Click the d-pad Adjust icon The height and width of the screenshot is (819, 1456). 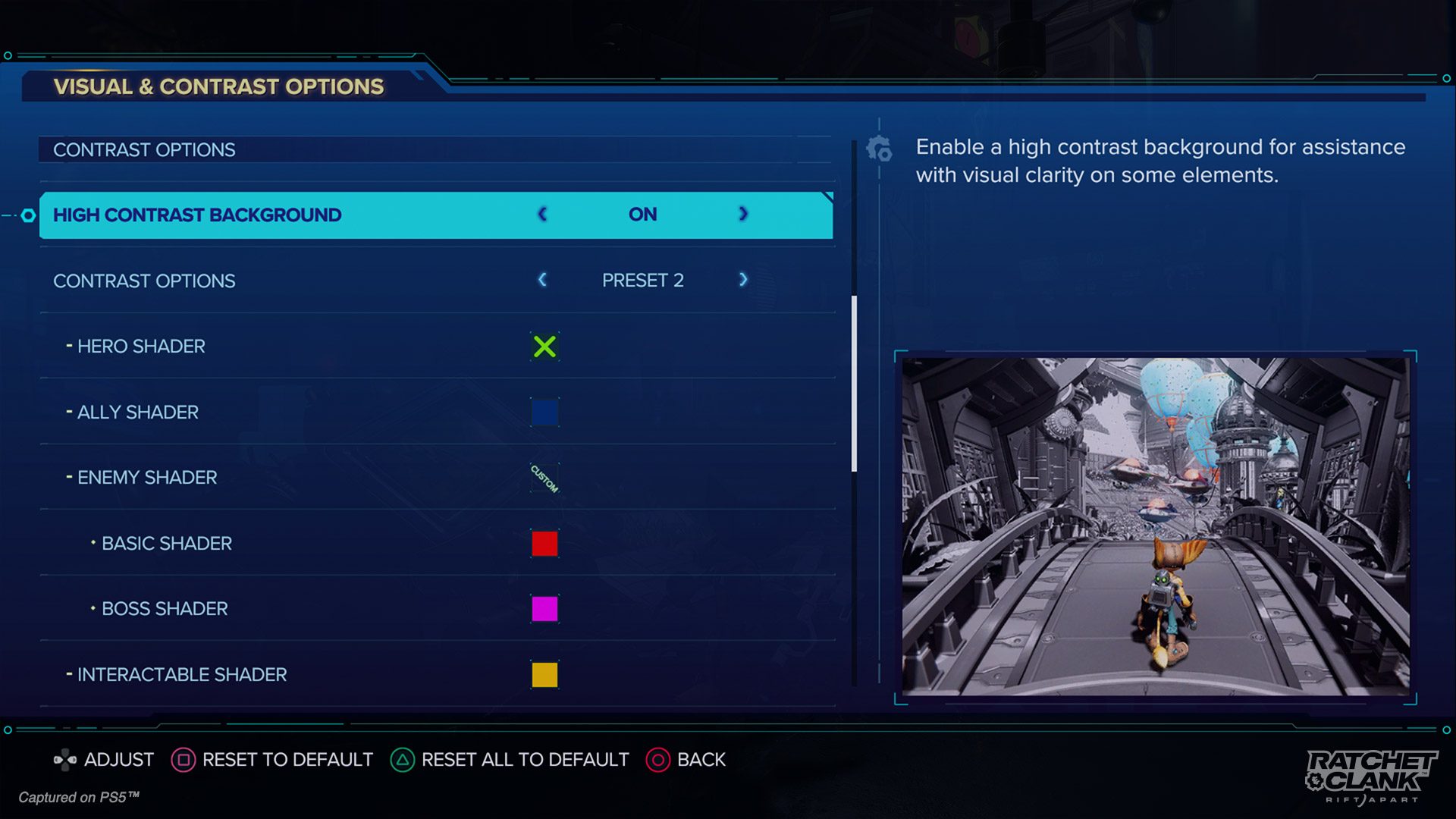(x=65, y=758)
